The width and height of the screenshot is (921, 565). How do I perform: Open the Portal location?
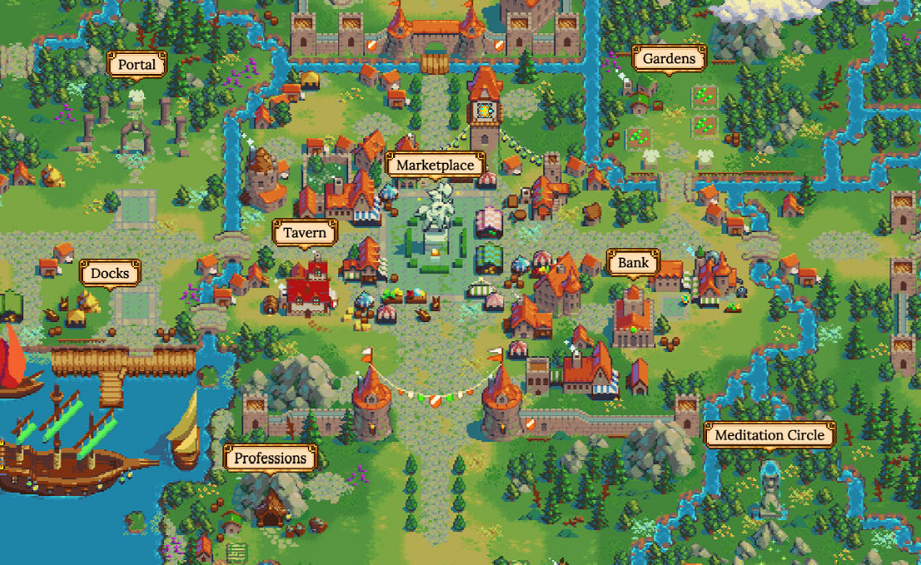click(x=137, y=65)
